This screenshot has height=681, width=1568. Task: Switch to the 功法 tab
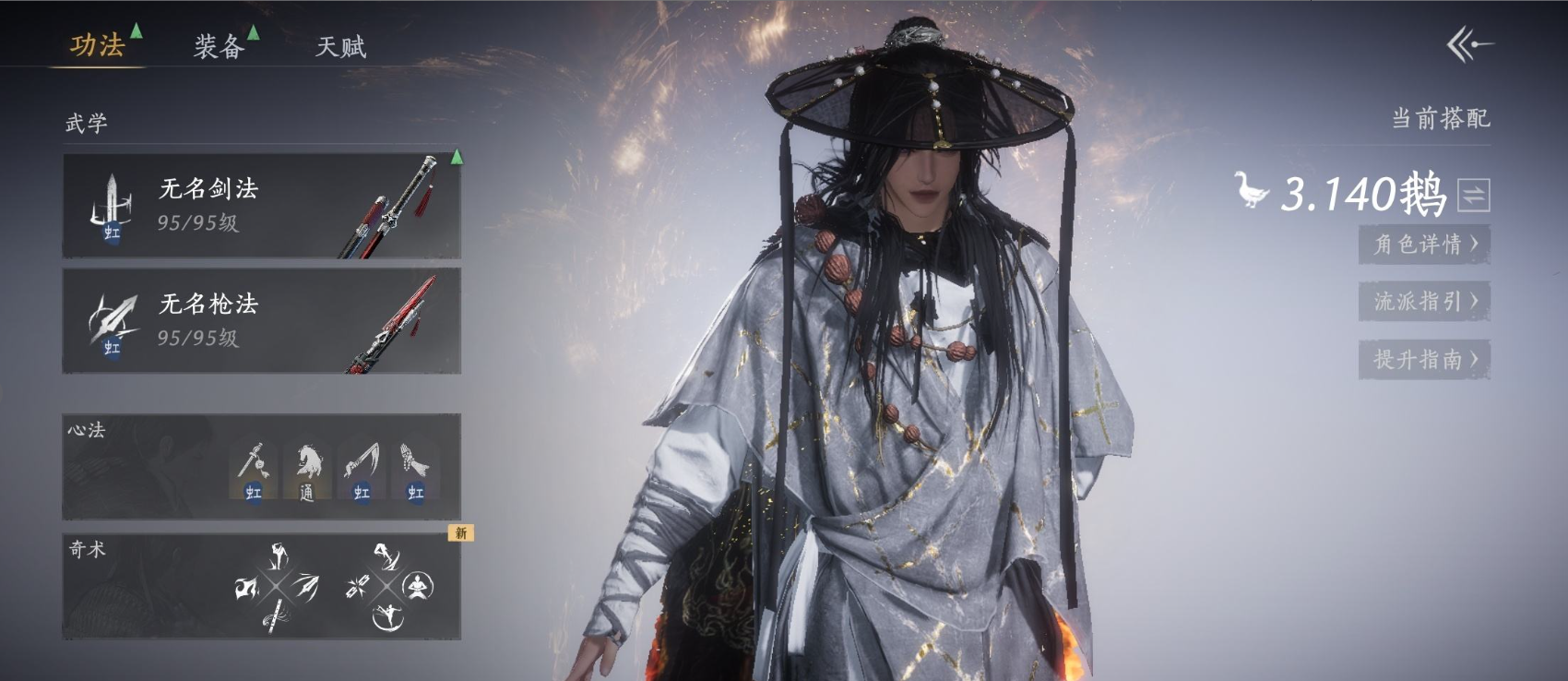point(98,45)
